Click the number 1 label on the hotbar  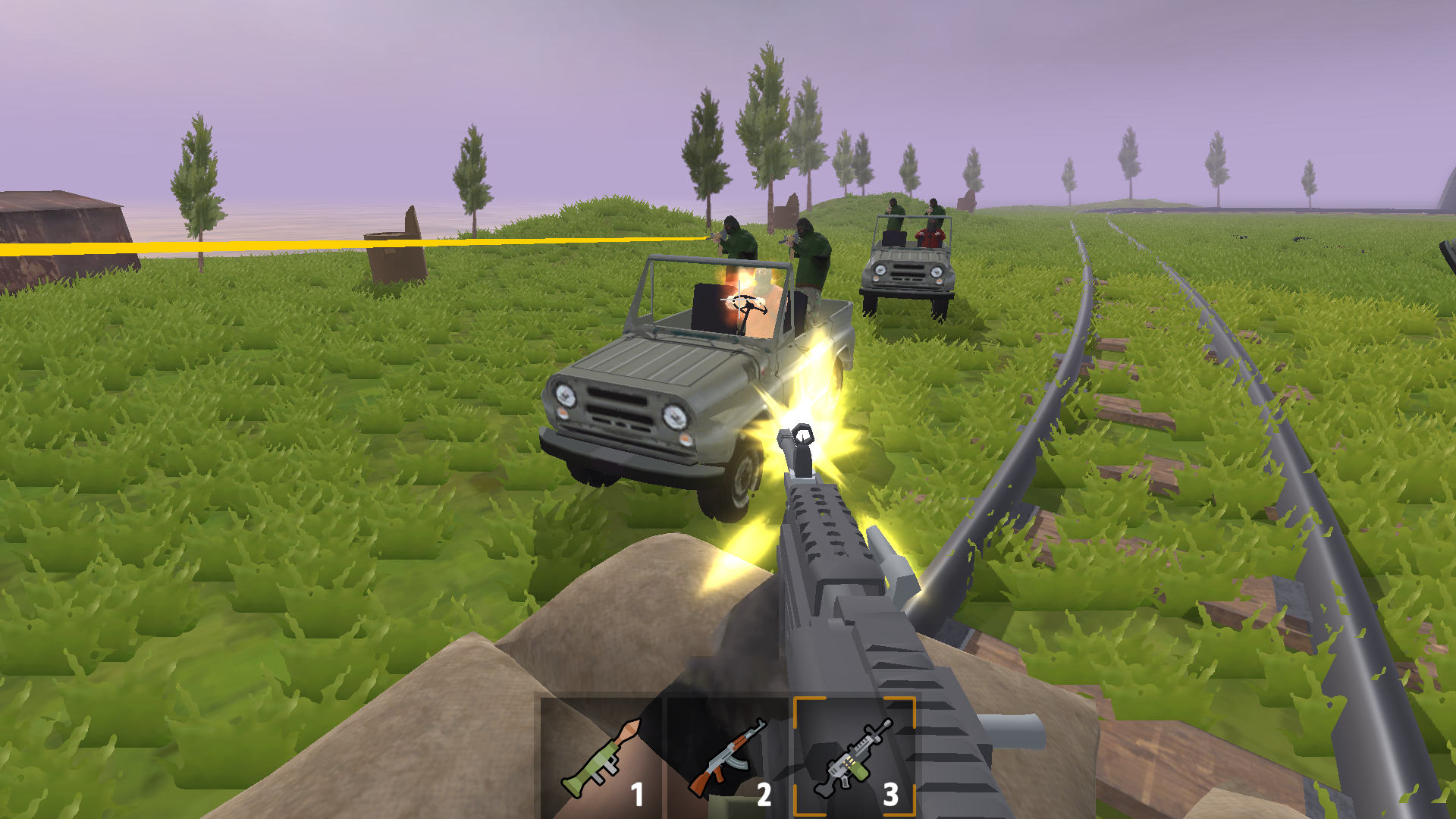pyautogui.click(x=637, y=792)
